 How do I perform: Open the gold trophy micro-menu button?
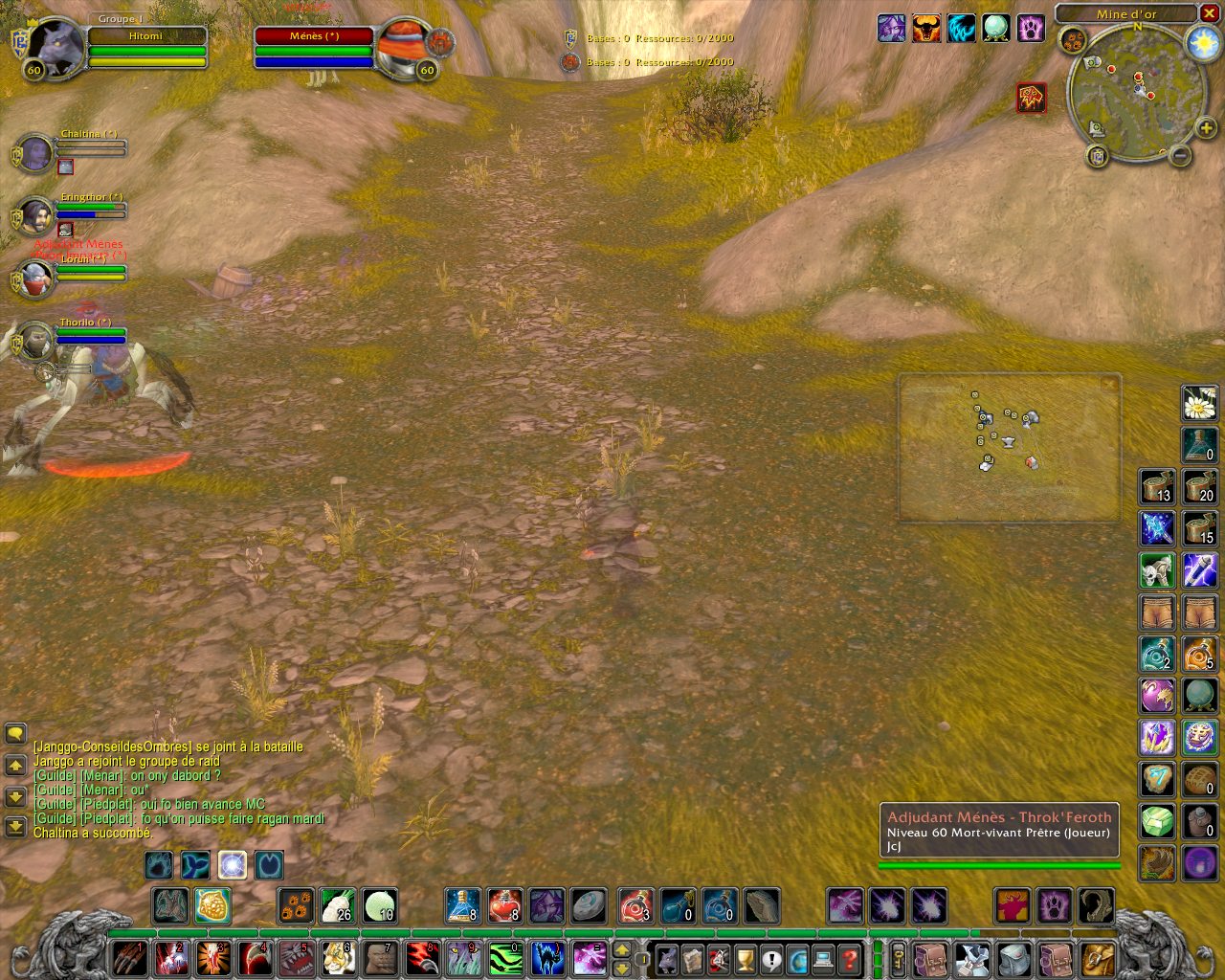click(745, 958)
